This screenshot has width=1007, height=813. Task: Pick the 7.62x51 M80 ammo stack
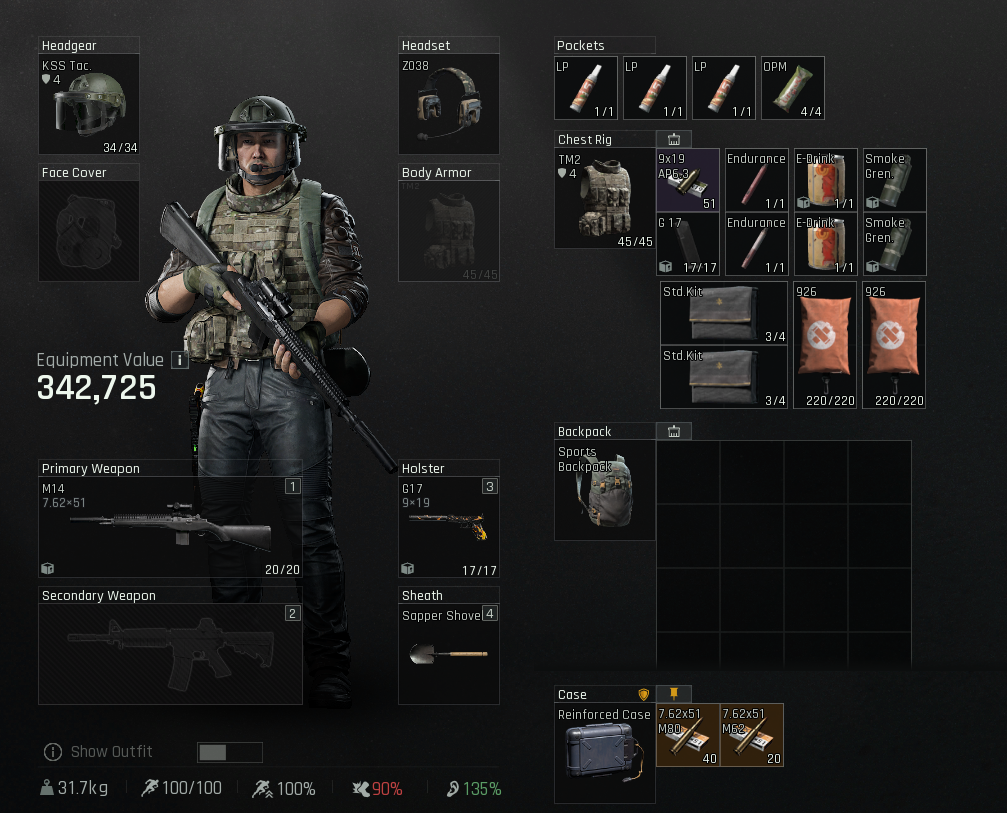pos(688,735)
